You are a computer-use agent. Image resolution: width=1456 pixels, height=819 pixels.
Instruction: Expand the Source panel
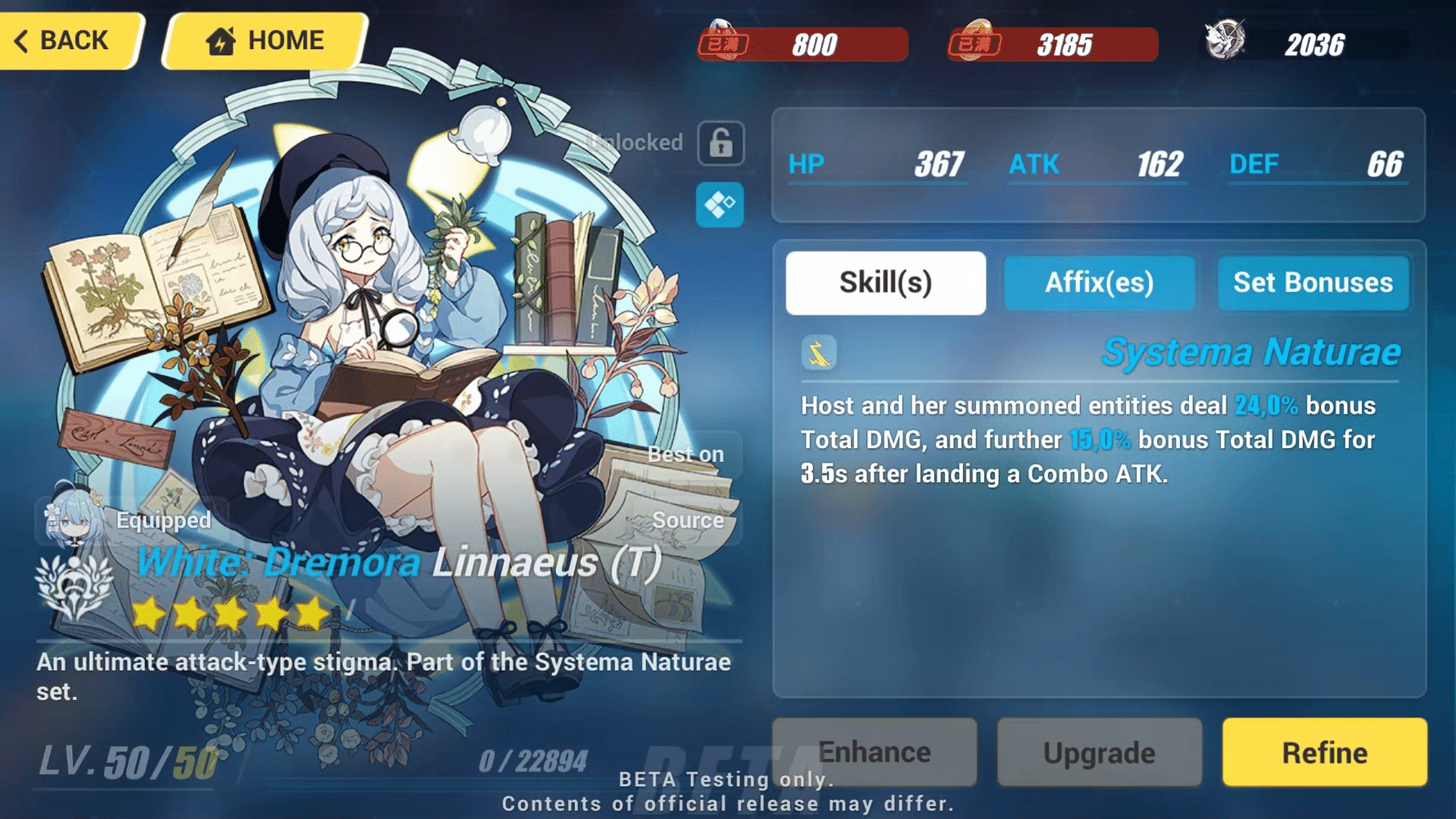click(686, 519)
